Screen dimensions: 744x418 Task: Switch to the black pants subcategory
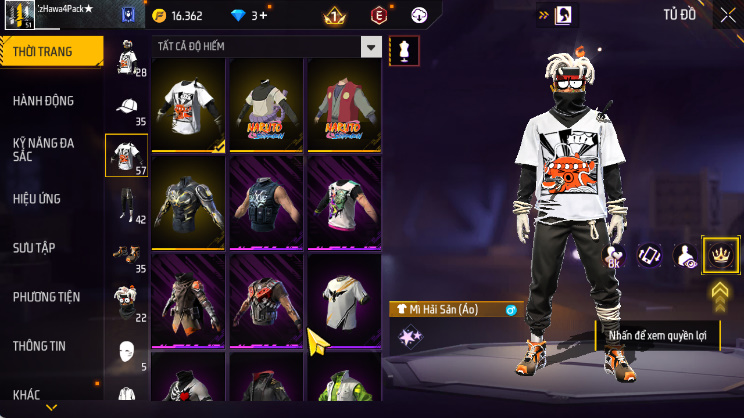click(126, 205)
